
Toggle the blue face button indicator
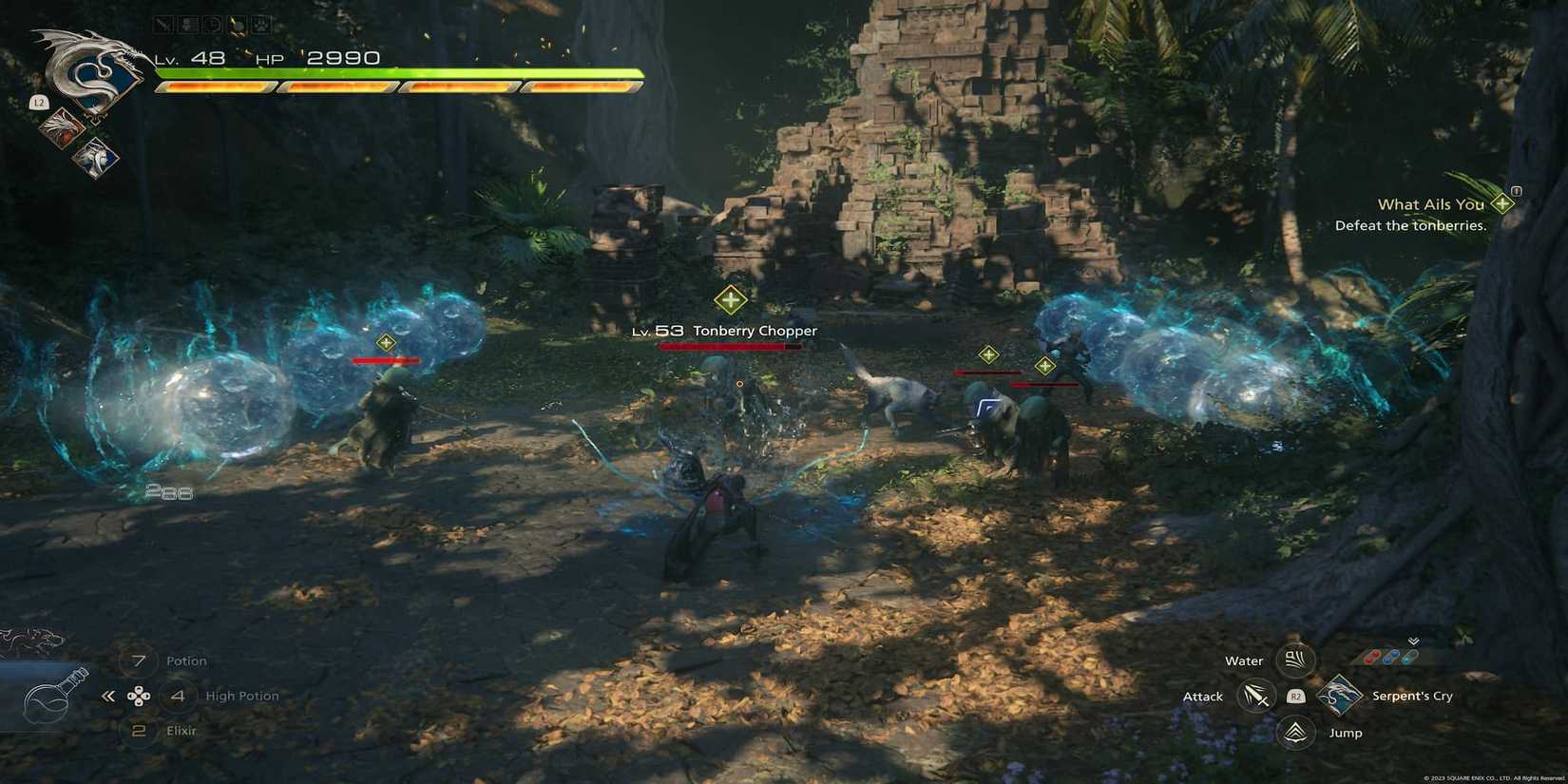(1393, 655)
